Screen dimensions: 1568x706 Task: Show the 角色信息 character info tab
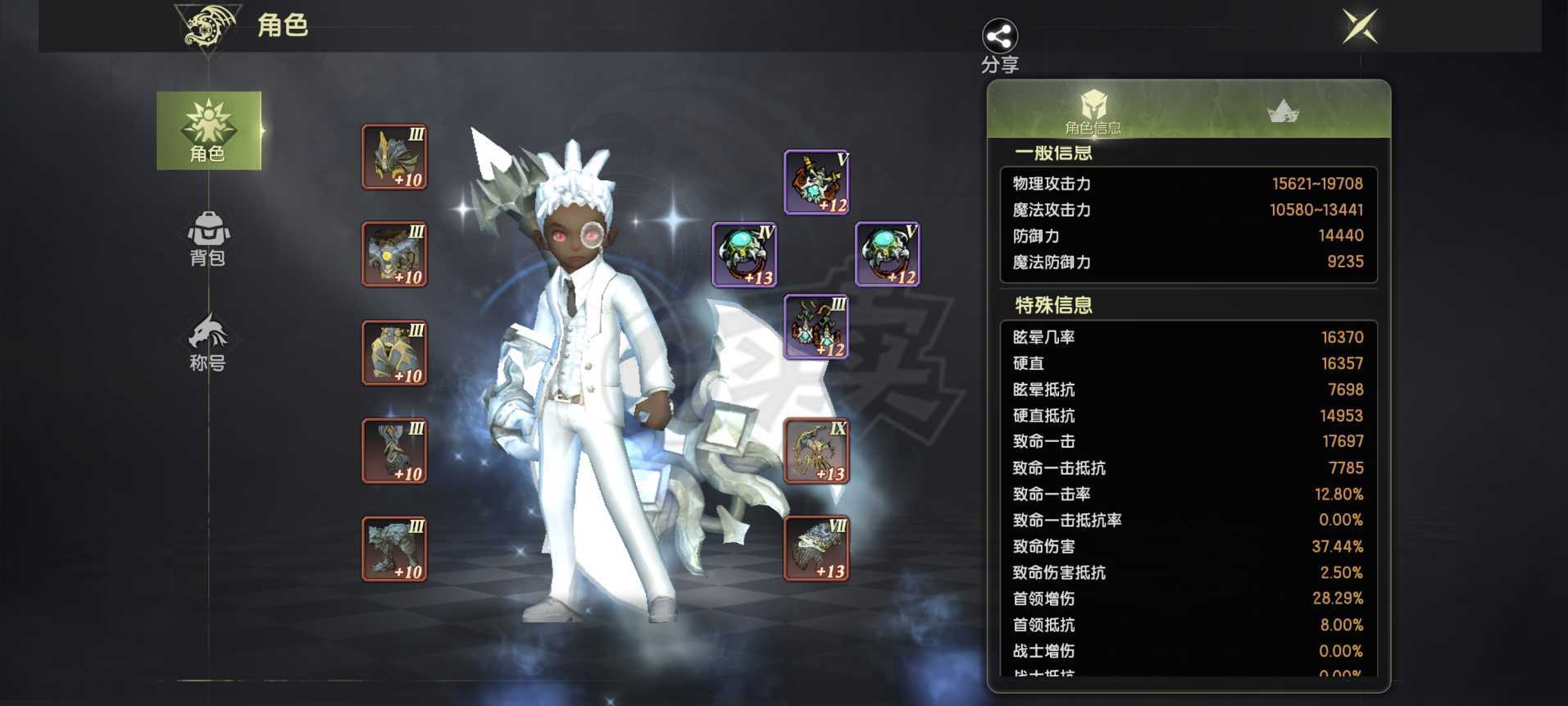click(1093, 112)
